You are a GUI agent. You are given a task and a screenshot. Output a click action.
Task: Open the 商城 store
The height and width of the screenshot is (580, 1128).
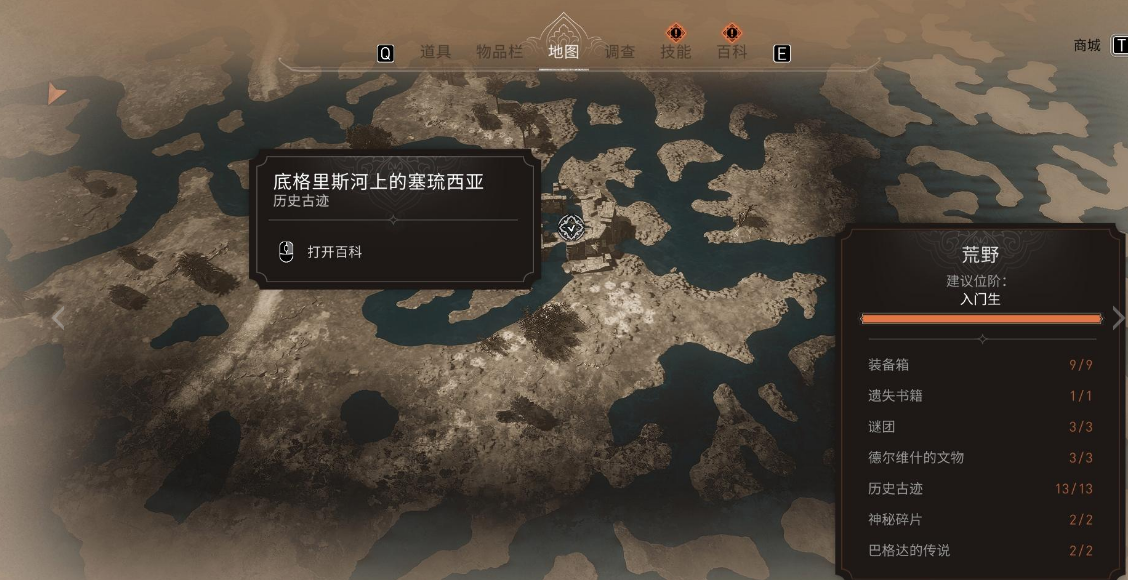point(1087,45)
